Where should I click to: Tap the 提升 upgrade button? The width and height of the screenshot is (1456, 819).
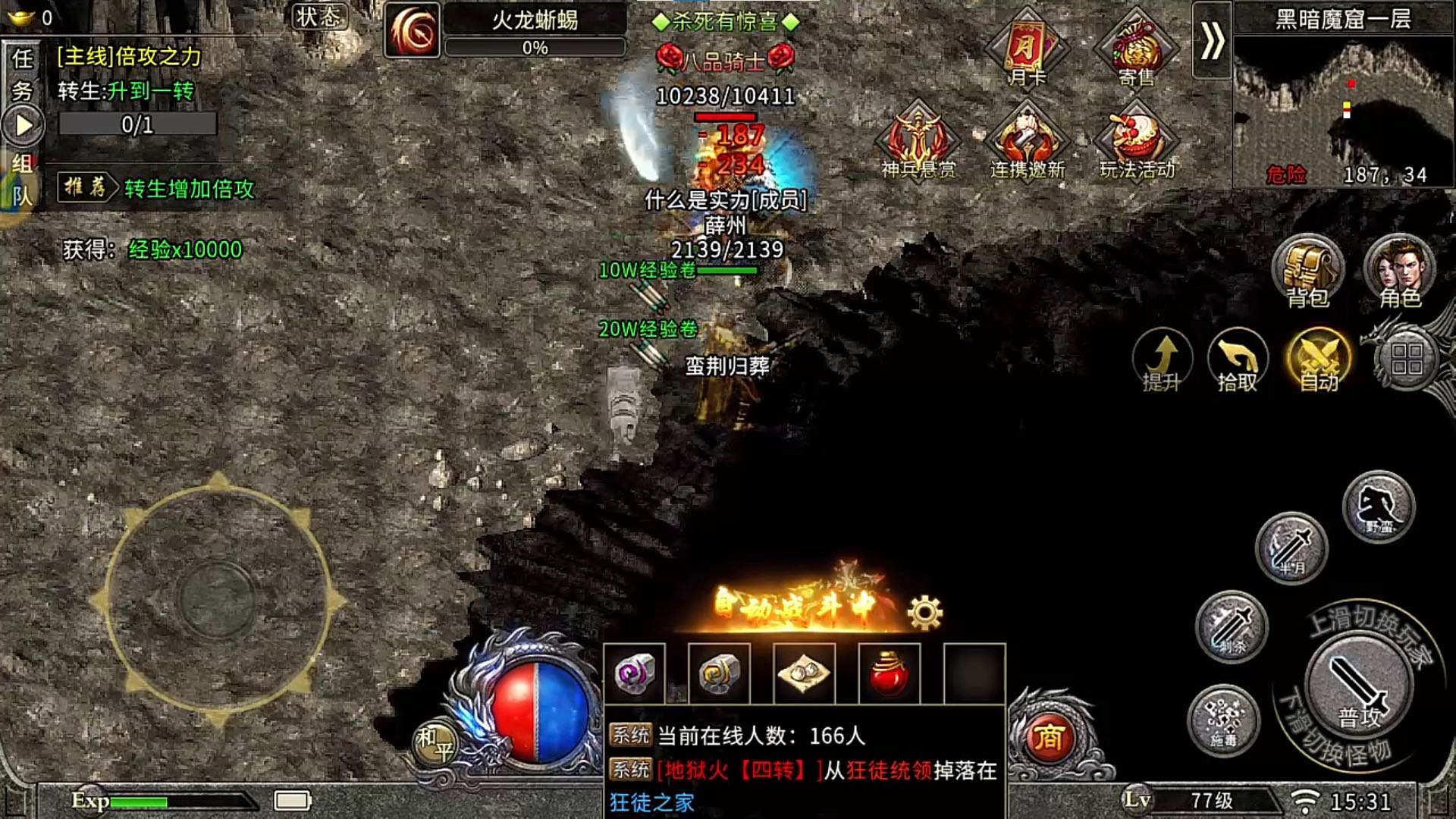pos(1162,359)
